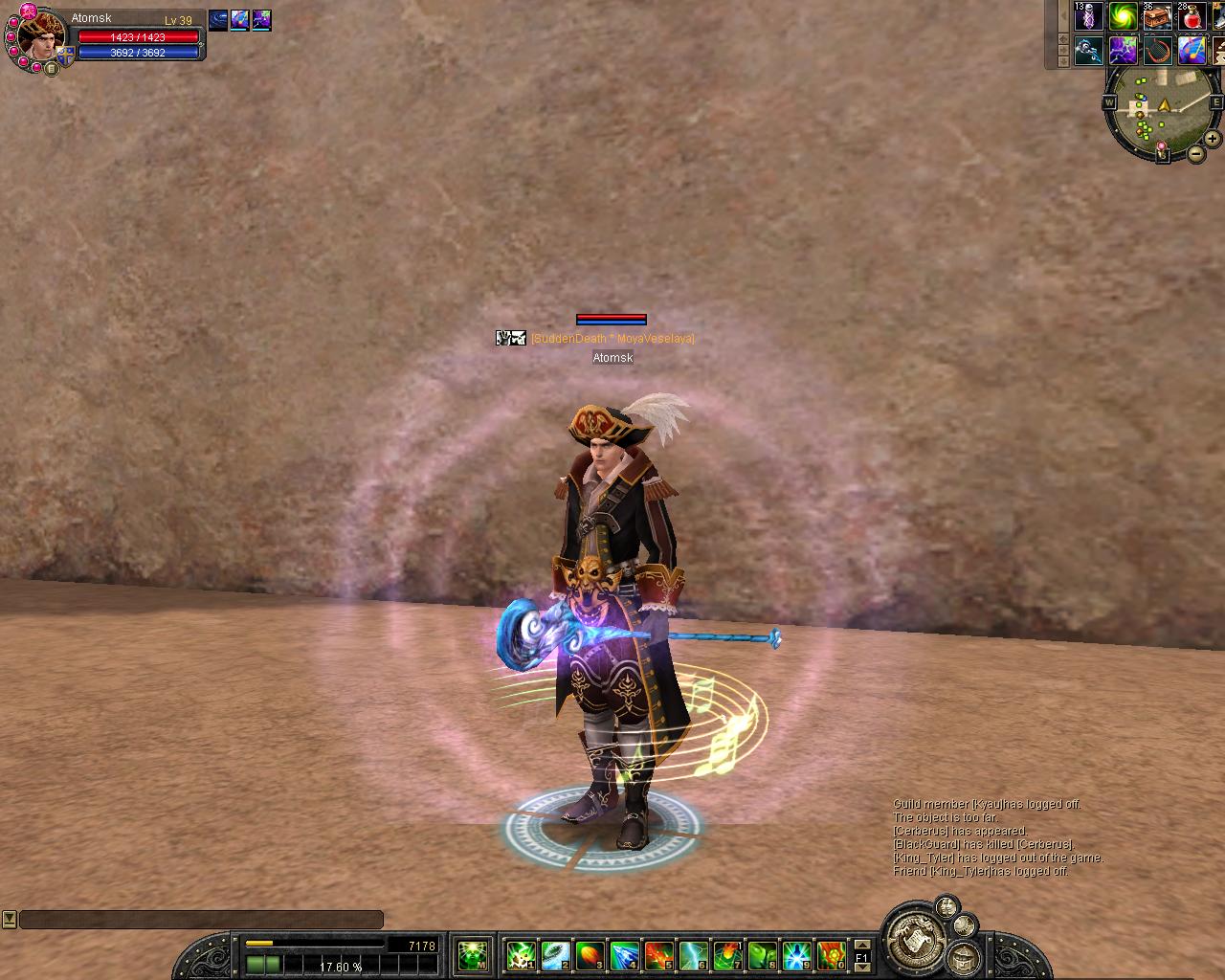Screen dimensions: 1225x980
Task: Click the circular minimap
Action: pyautogui.click(x=1159, y=113)
